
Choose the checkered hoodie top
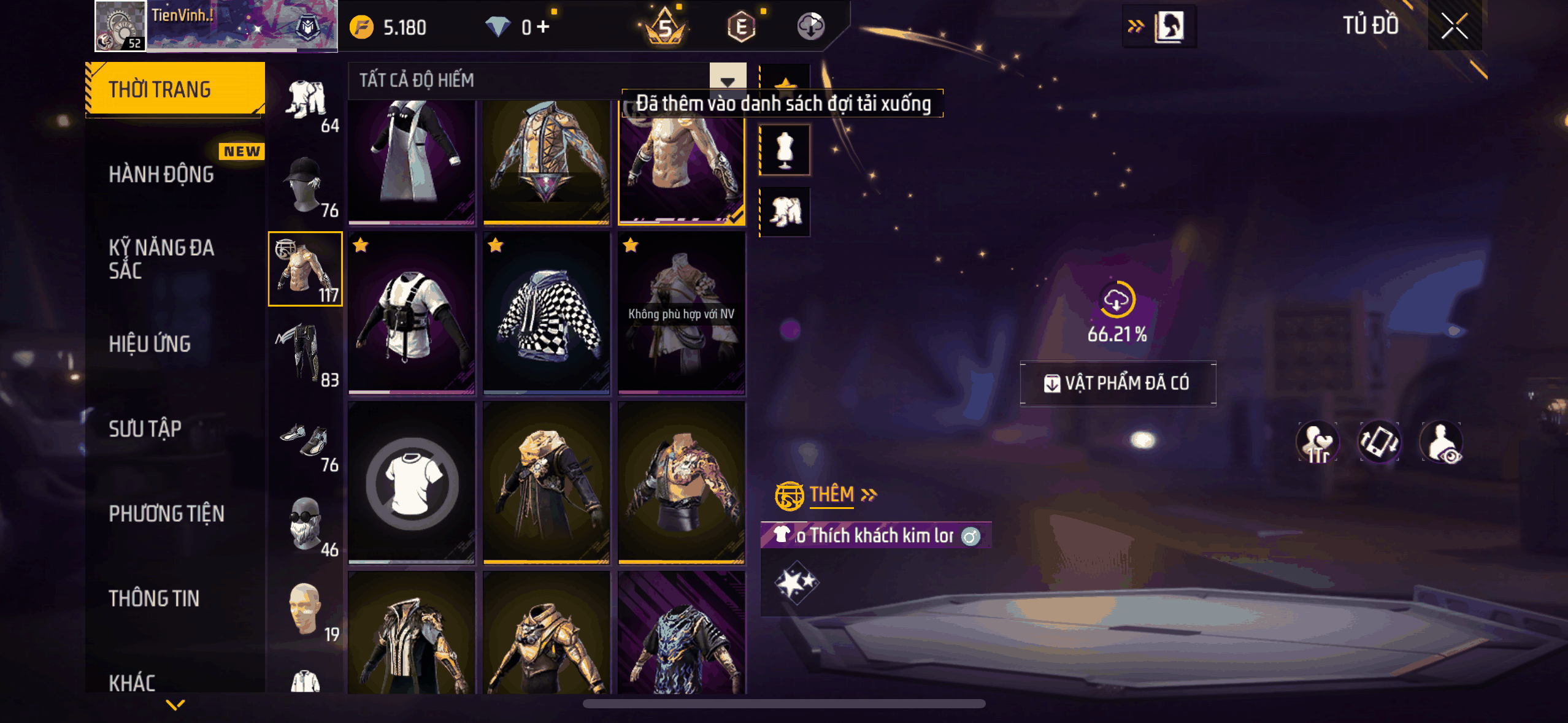547,313
